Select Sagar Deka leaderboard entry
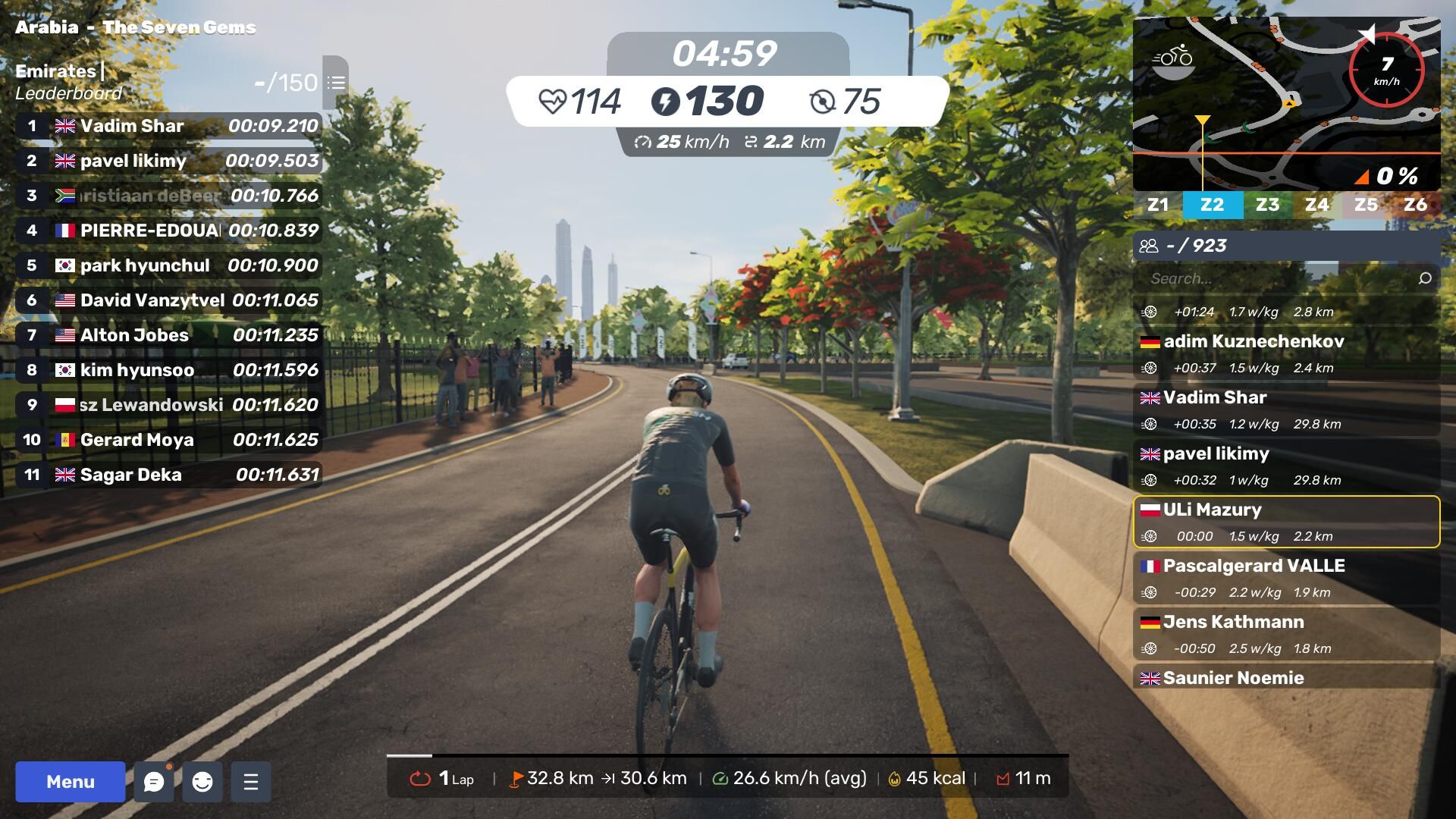 [168, 475]
